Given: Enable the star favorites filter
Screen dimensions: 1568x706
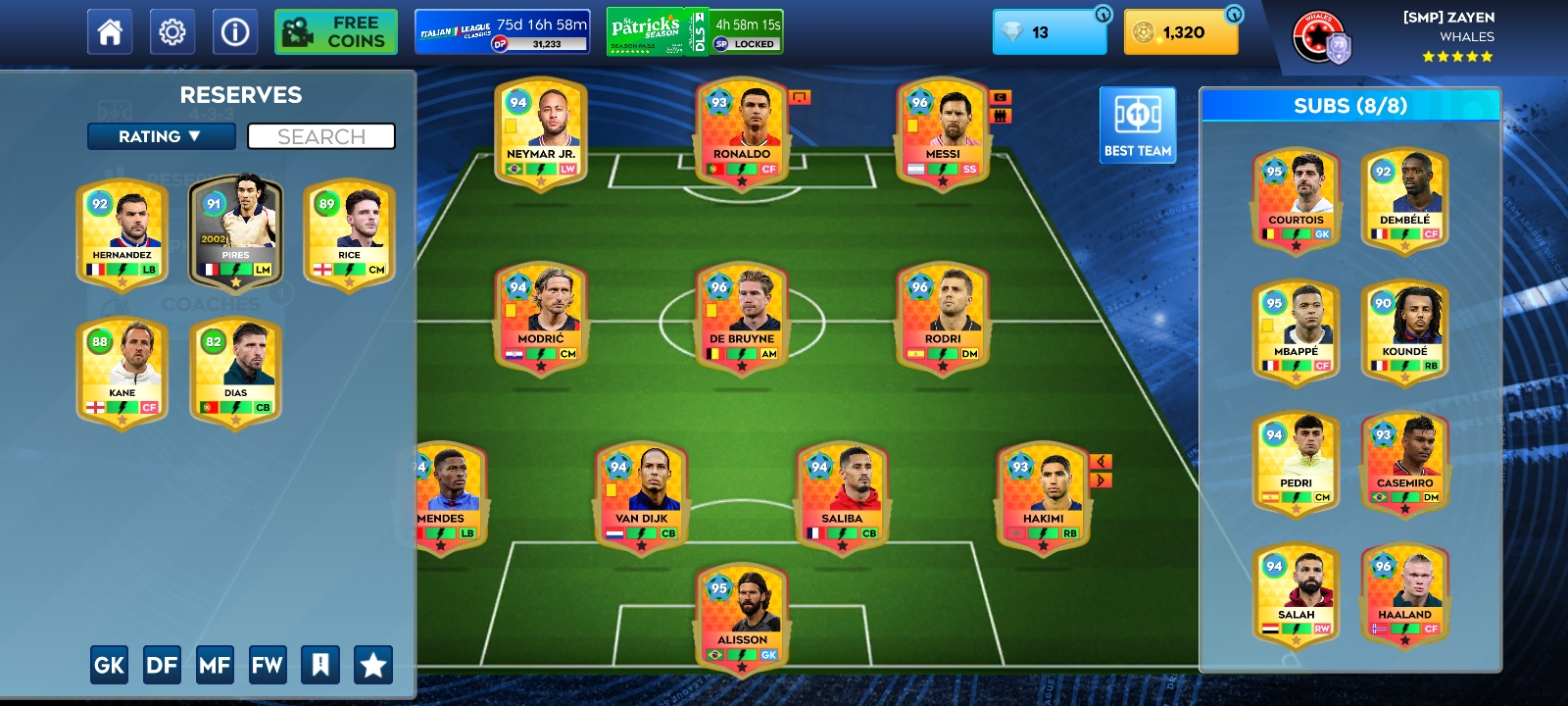Looking at the screenshot, I should [x=371, y=664].
